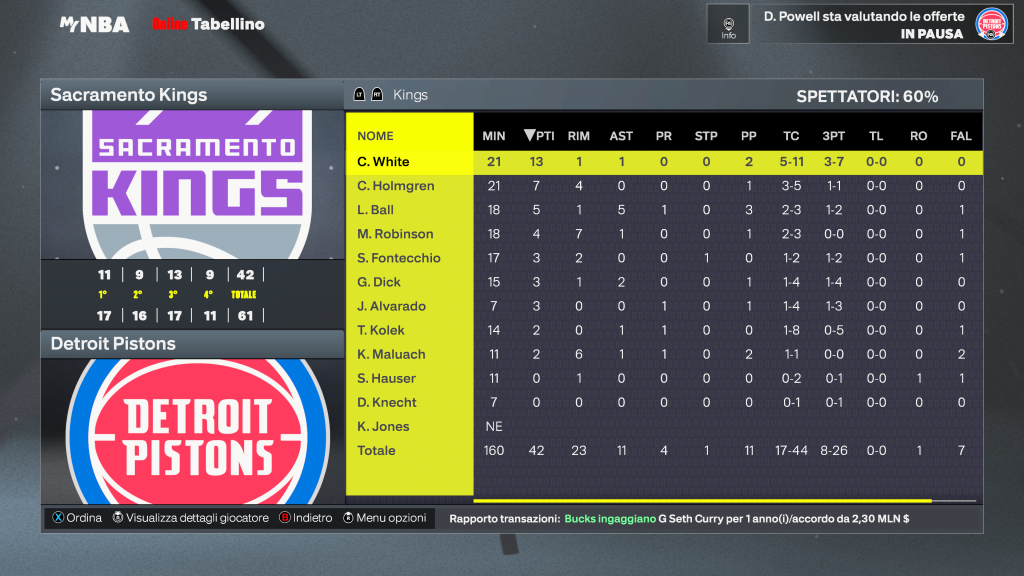This screenshot has width=1024, height=576.
Task: Sort by the AST column header
Action: [x=621, y=136]
